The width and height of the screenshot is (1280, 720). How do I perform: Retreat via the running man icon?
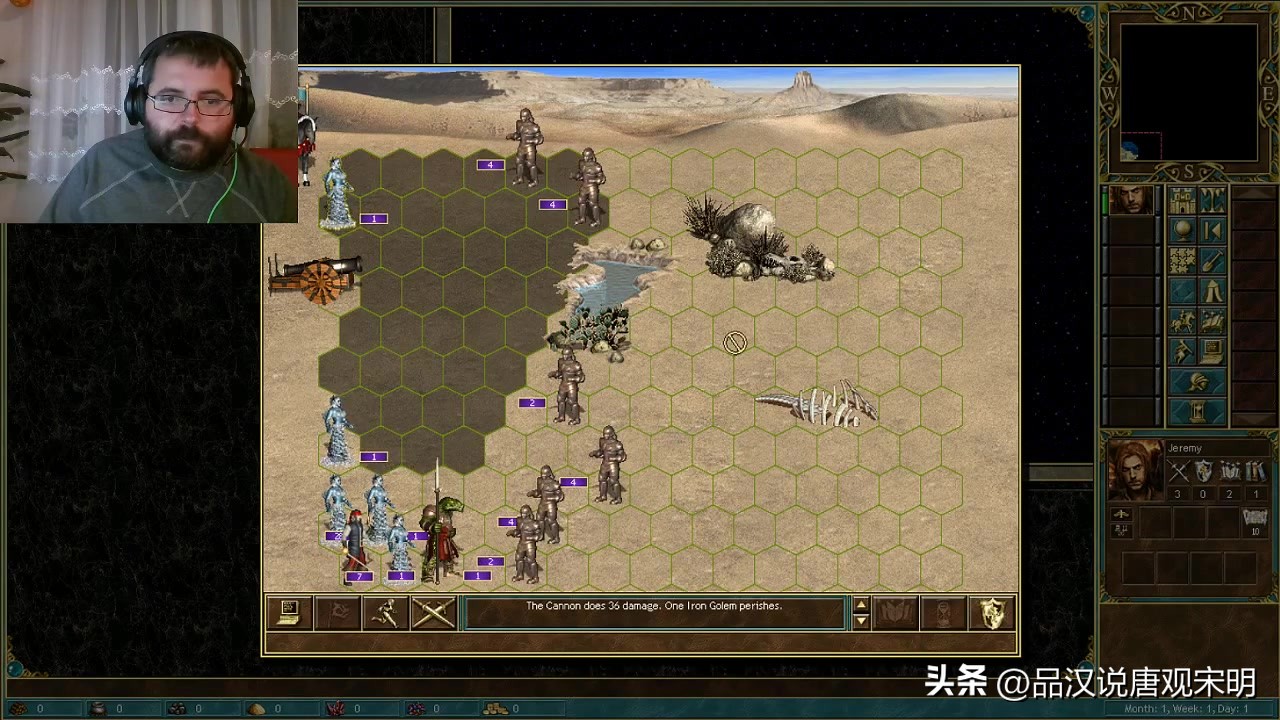[x=385, y=610]
